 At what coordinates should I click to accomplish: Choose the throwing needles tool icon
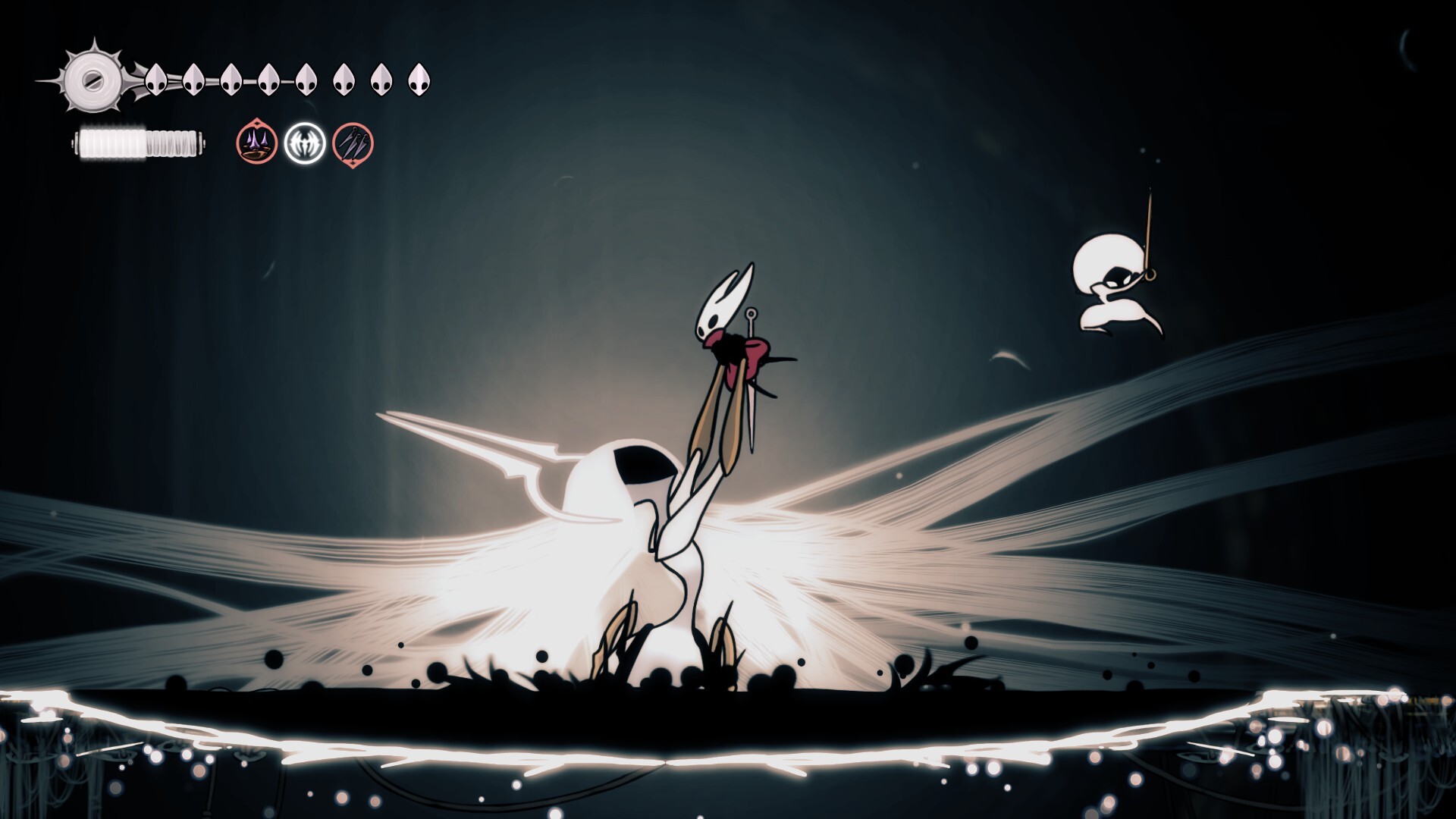pyautogui.click(x=353, y=143)
